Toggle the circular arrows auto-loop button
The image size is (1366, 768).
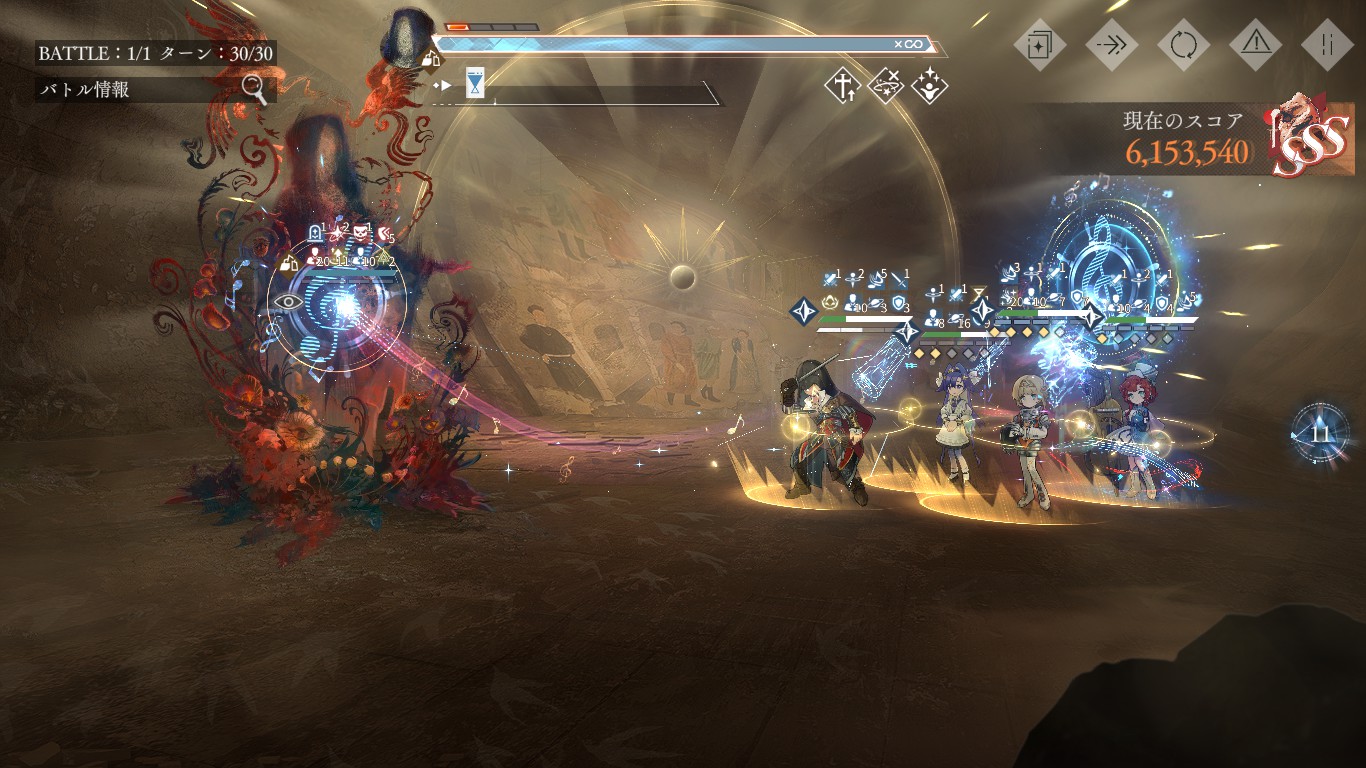[1183, 45]
